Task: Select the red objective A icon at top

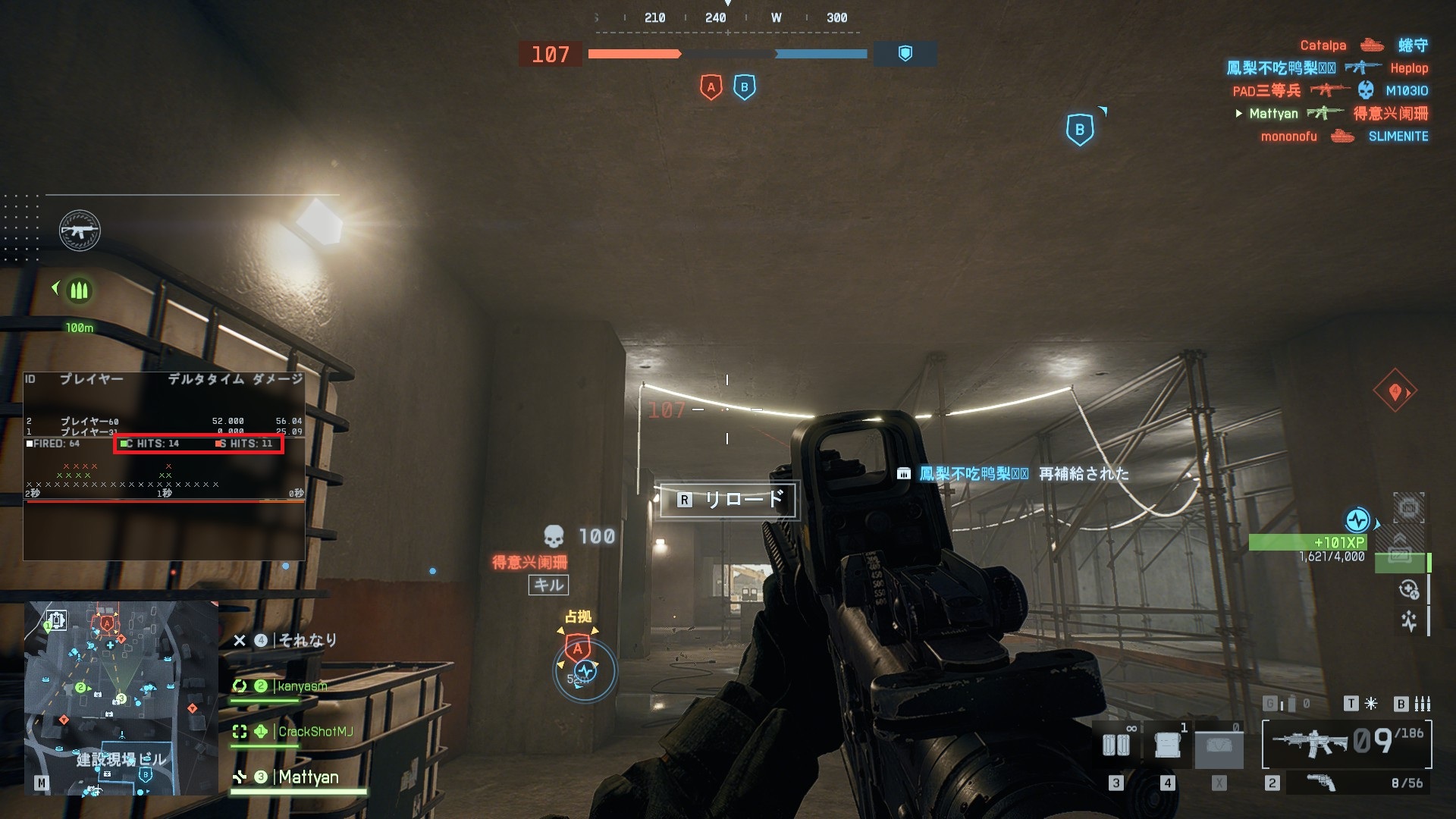Action: click(x=711, y=87)
